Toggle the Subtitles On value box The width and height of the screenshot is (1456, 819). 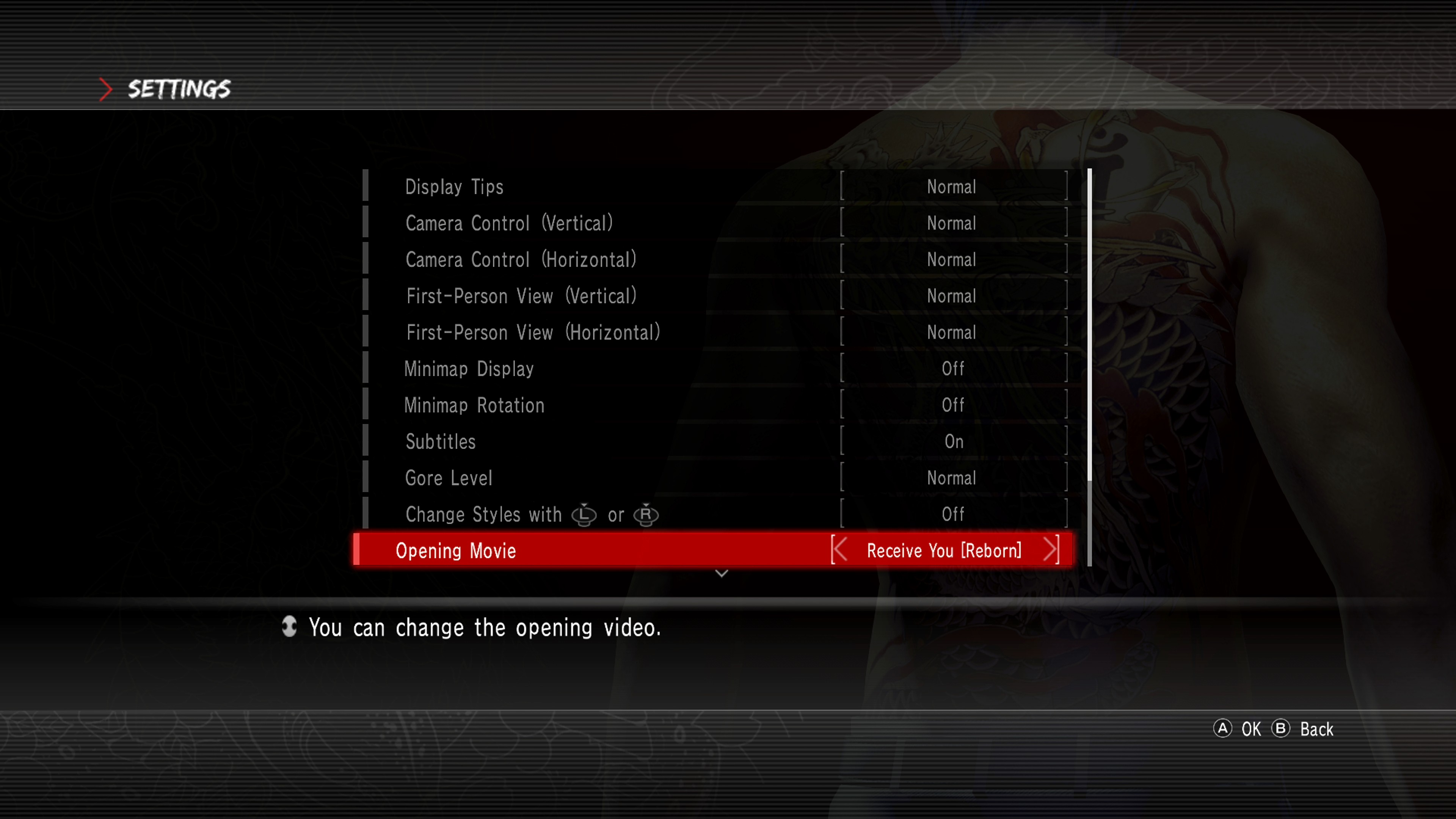(x=954, y=441)
